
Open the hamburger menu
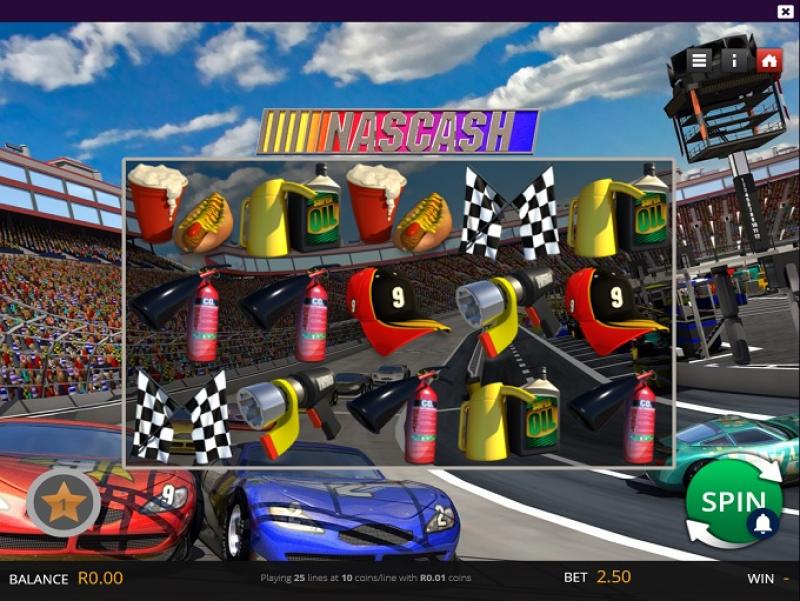[699, 60]
